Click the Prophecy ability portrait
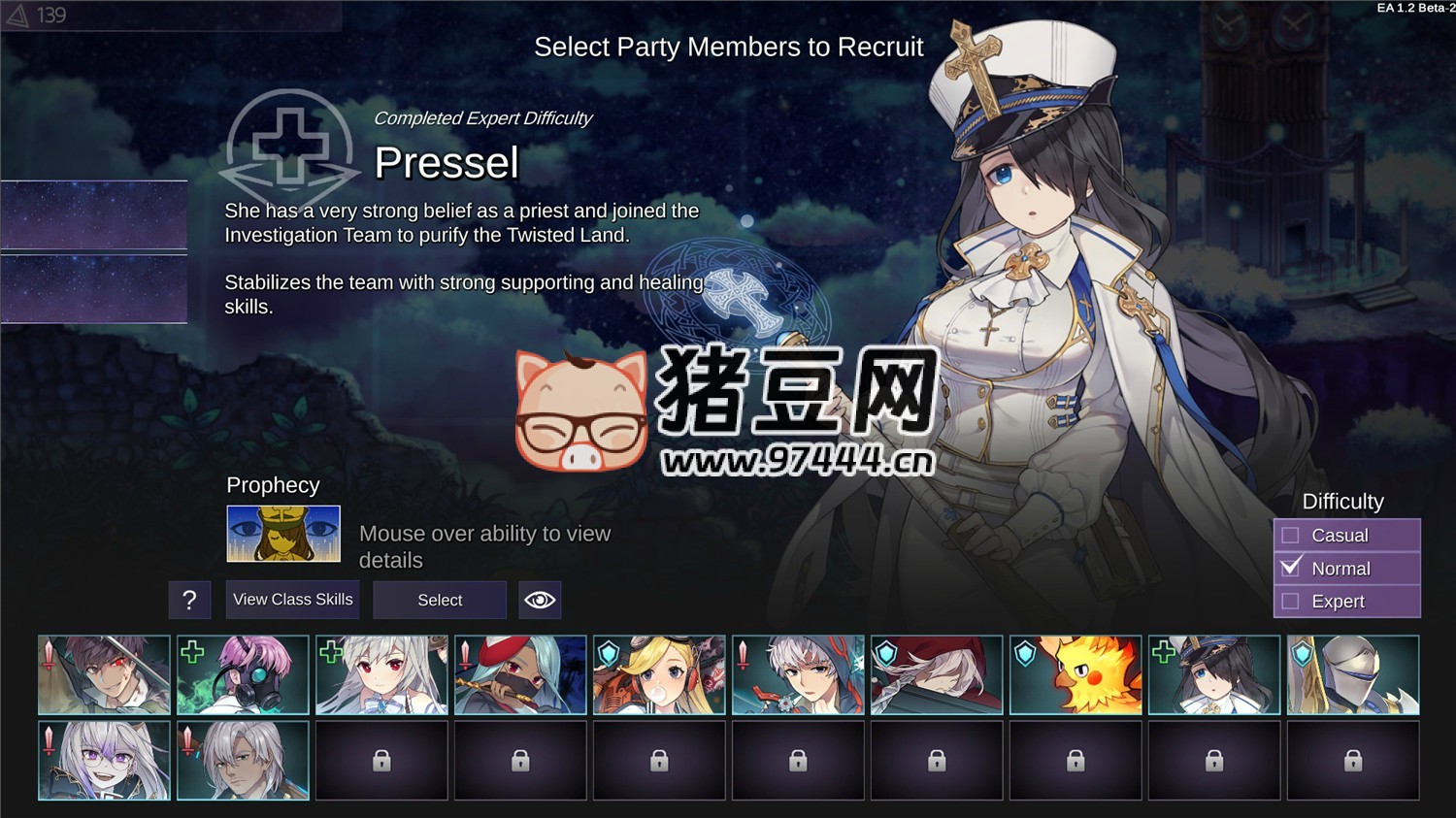1456x818 pixels. (283, 534)
